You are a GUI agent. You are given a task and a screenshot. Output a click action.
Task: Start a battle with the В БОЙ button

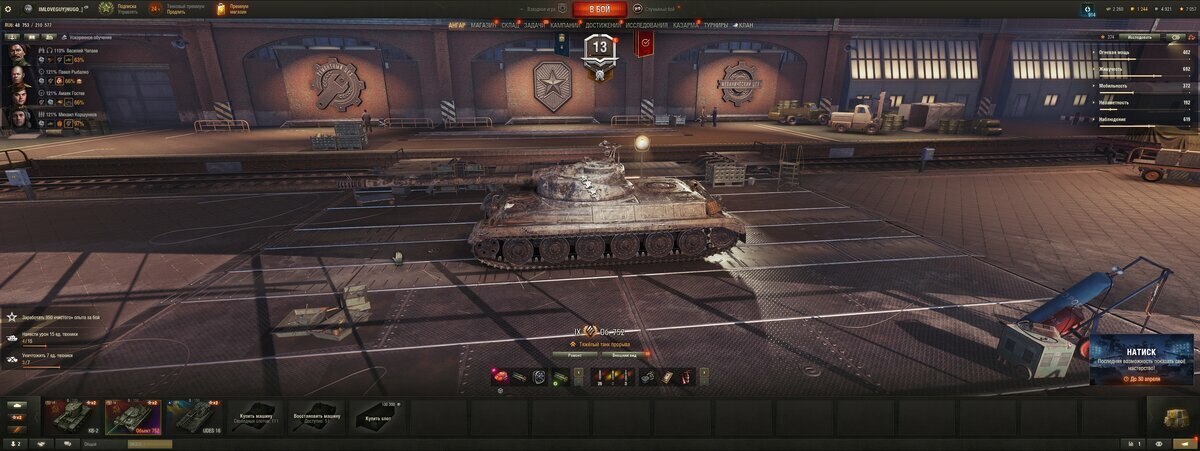pos(599,9)
